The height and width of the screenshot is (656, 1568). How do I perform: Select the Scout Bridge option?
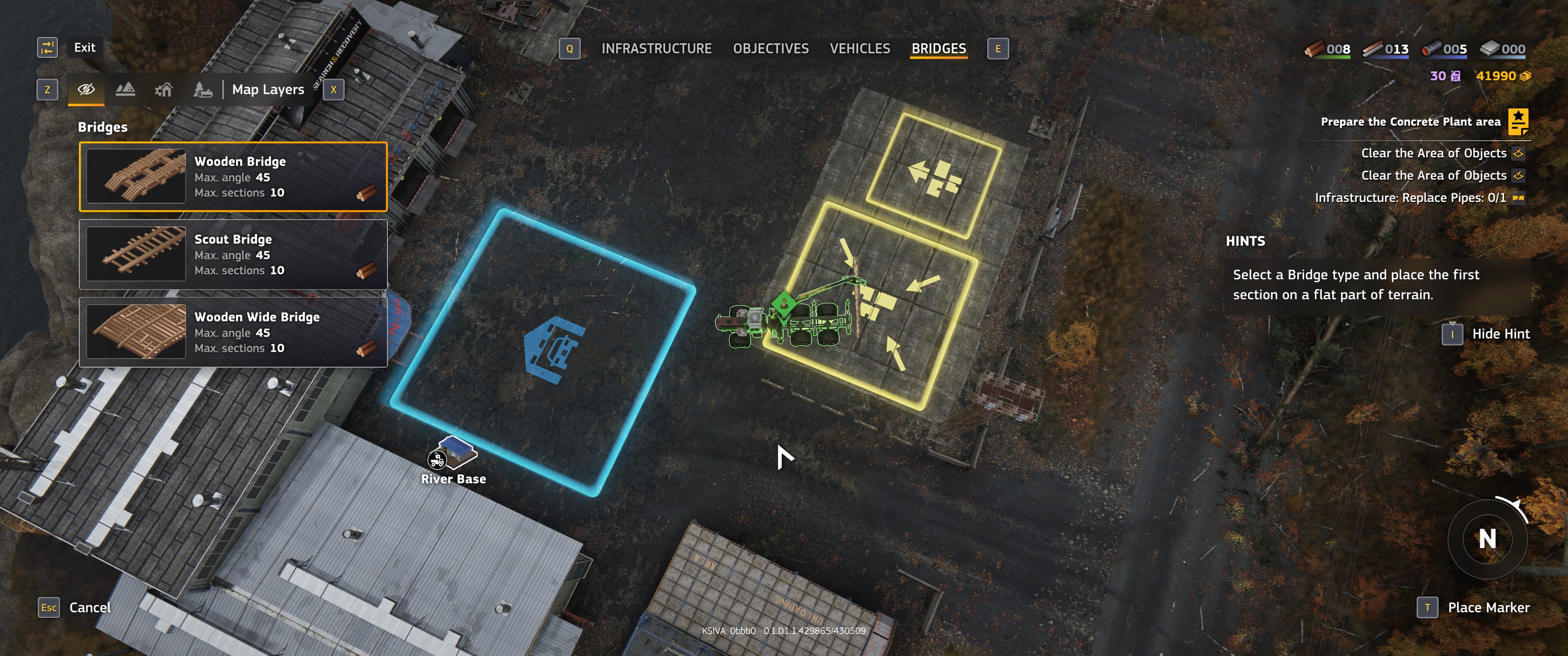coord(233,254)
